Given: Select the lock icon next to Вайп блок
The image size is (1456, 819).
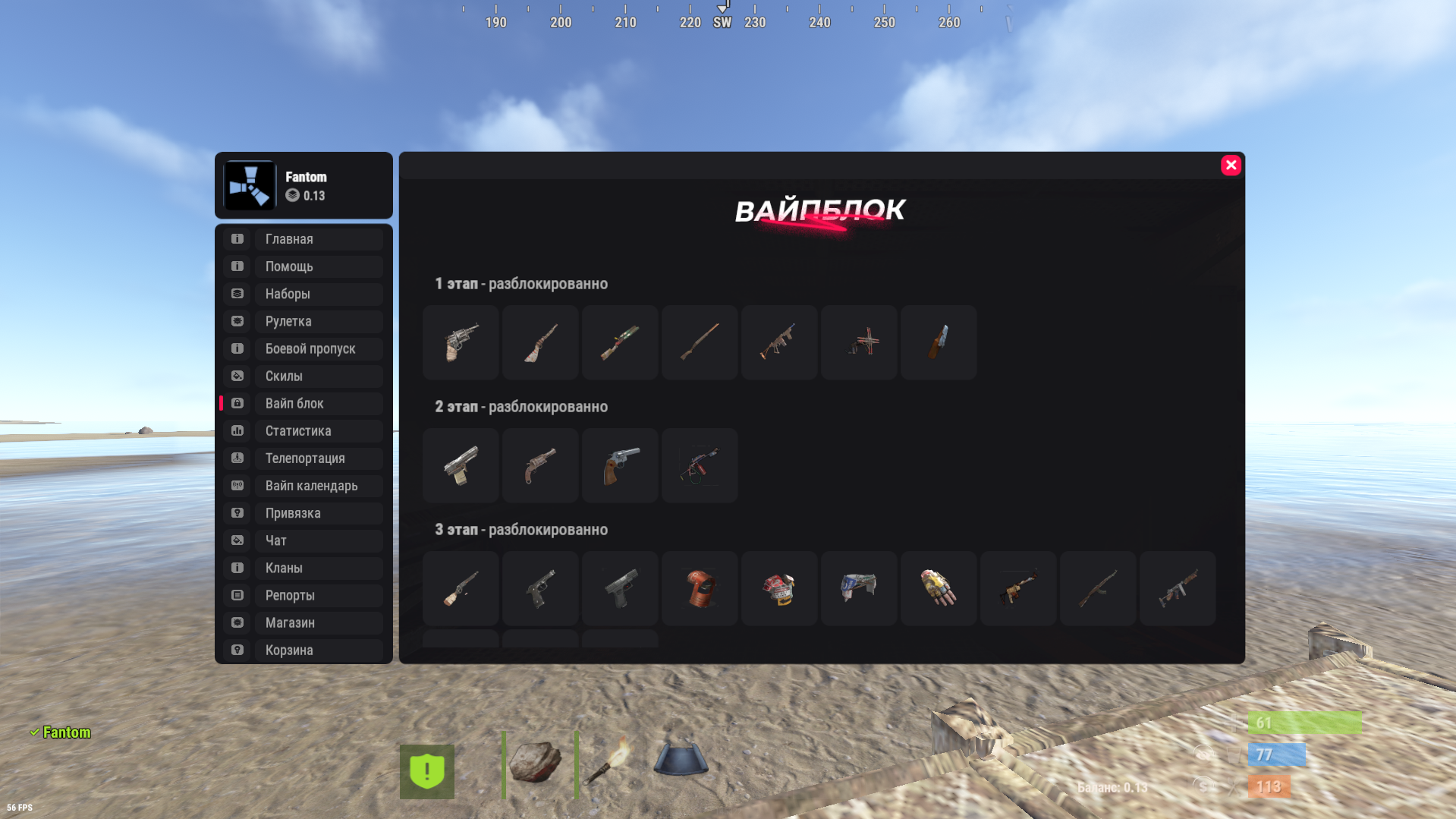Looking at the screenshot, I should click(237, 403).
